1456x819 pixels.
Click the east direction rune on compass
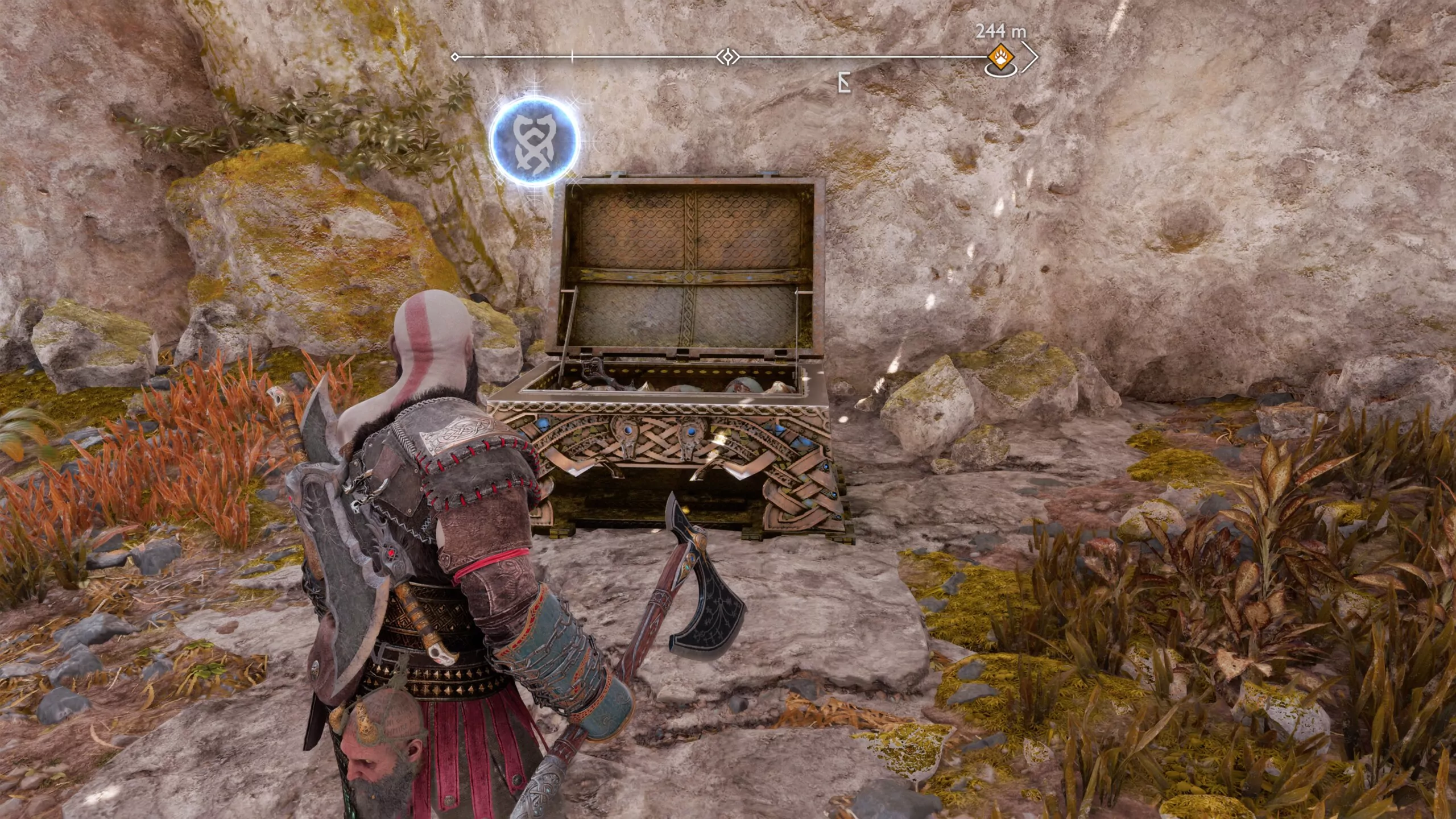click(x=845, y=81)
